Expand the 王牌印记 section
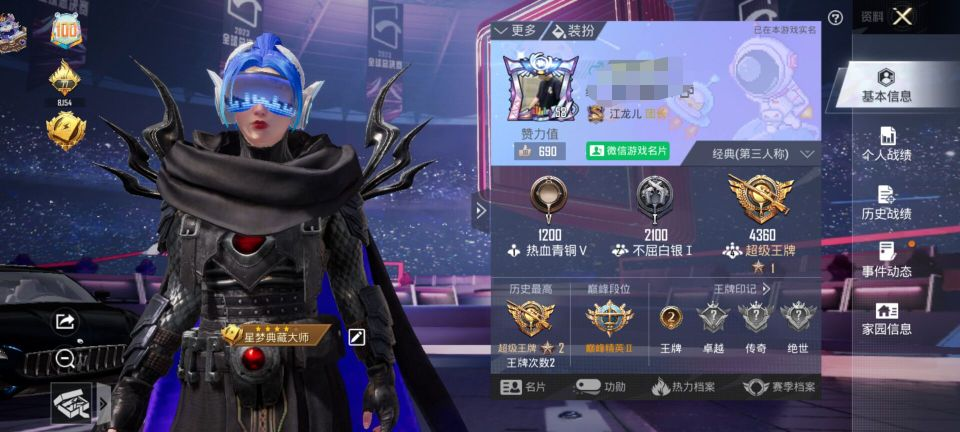Screen dimensions: 960x432 pyautogui.click(x=742, y=289)
